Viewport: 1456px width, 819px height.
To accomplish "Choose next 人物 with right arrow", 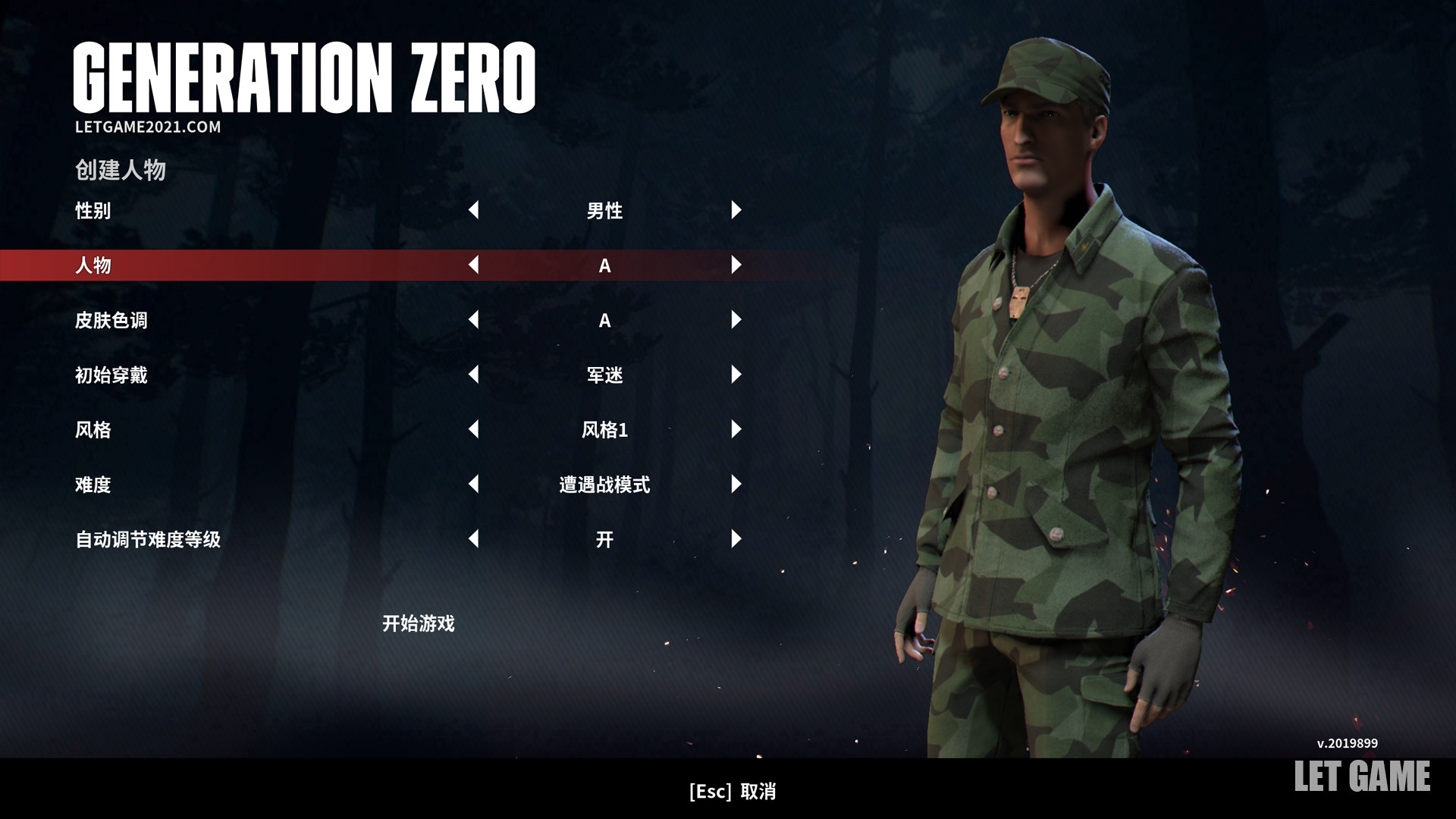I will coord(736,265).
